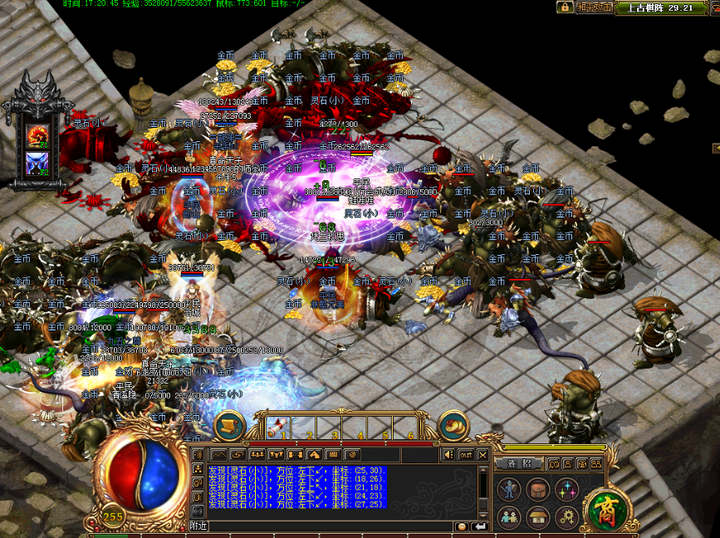Click the green 商 shop button

click(x=603, y=505)
